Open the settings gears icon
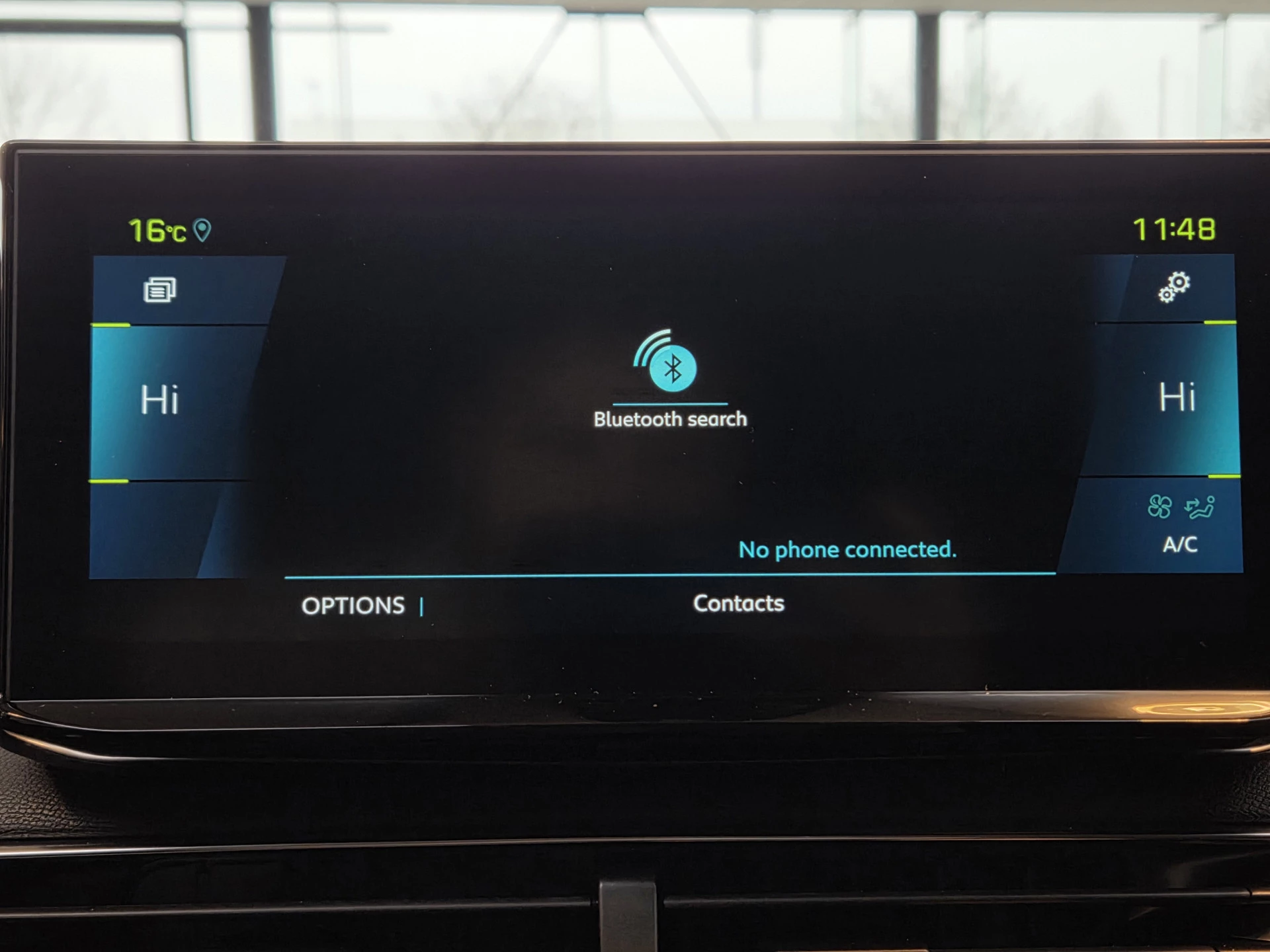 (x=1173, y=288)
